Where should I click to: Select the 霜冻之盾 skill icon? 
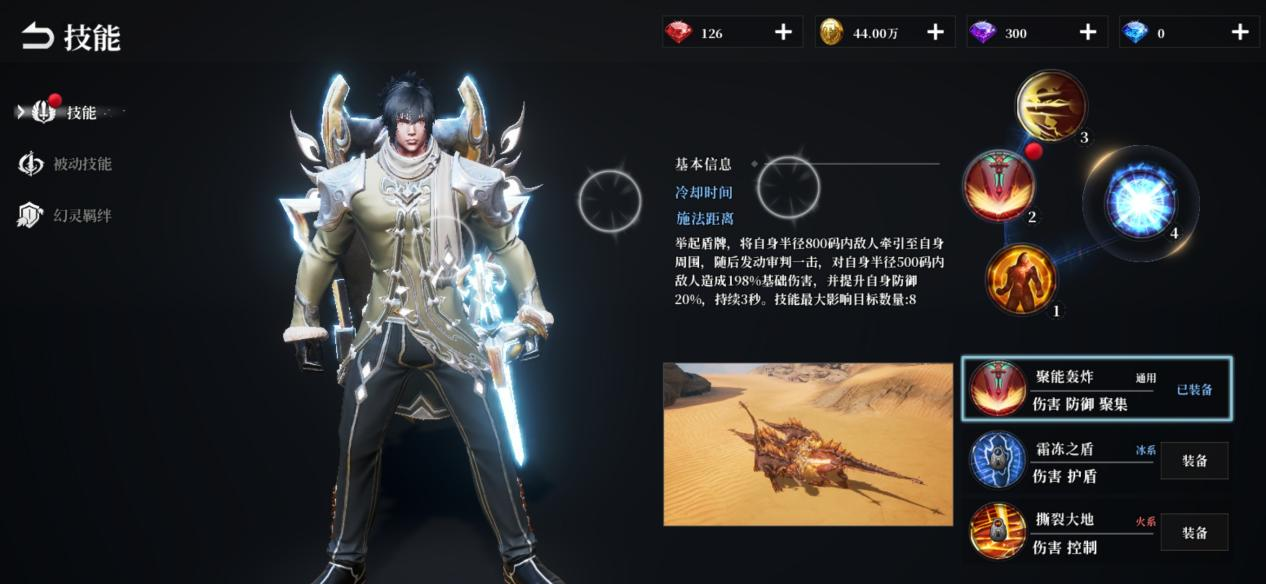click(x=997, y=461)
